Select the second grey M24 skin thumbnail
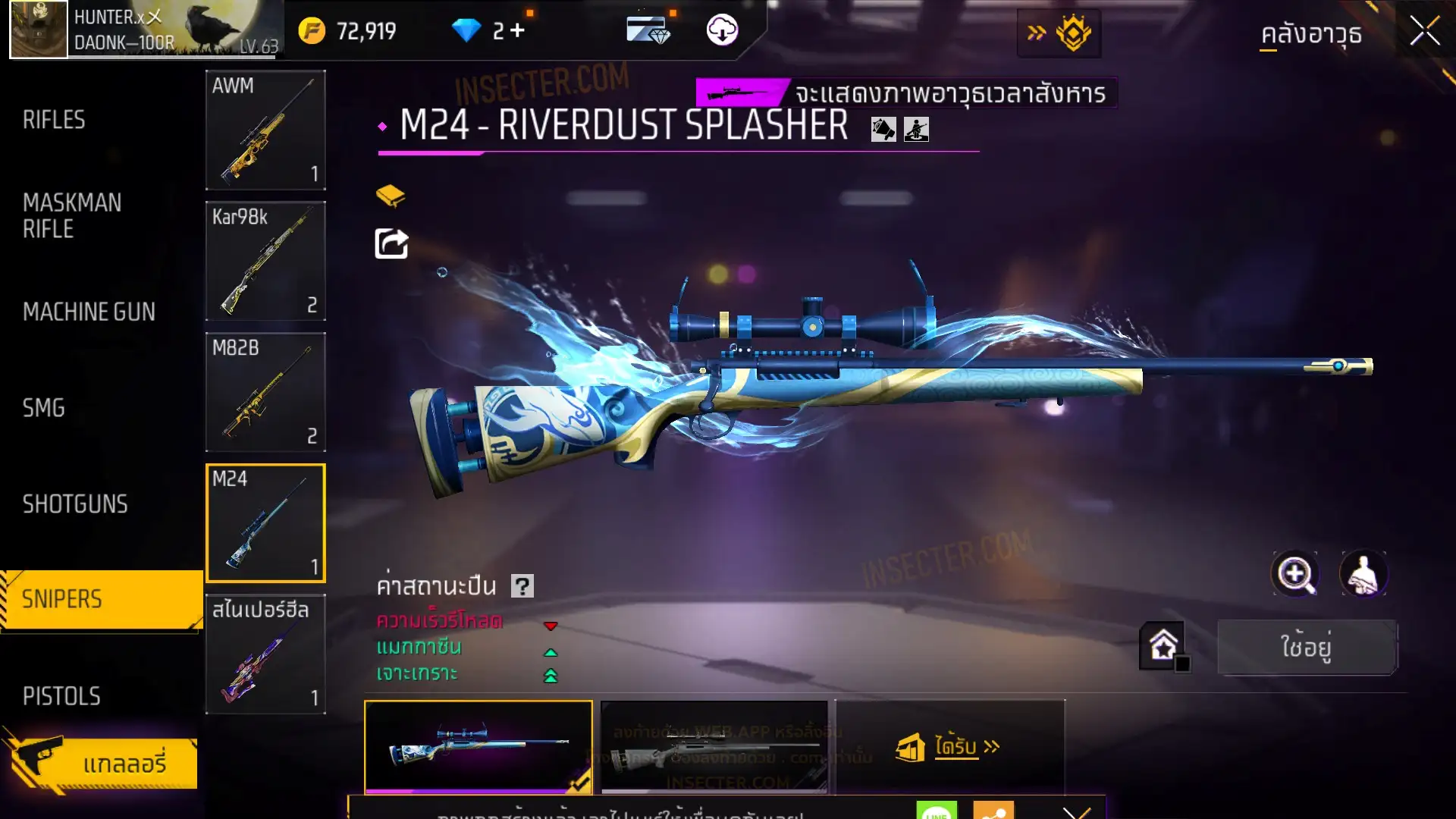The image size is (1456, 819). [x=714, y=747]
